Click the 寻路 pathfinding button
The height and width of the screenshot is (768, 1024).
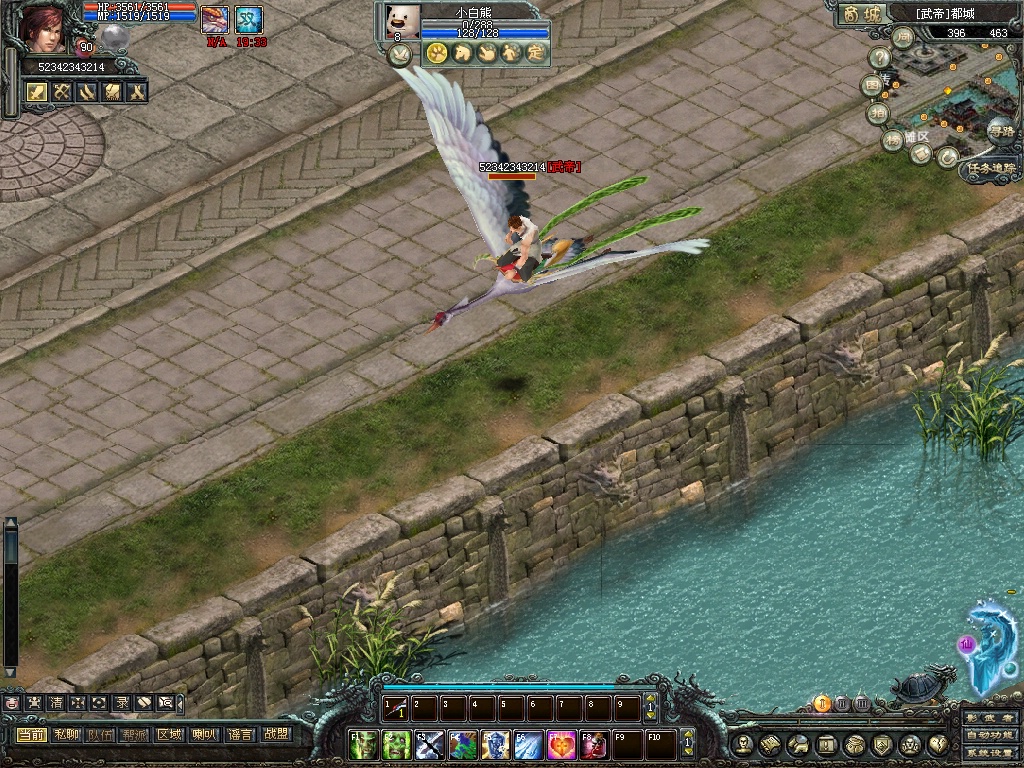(1000, 130)
